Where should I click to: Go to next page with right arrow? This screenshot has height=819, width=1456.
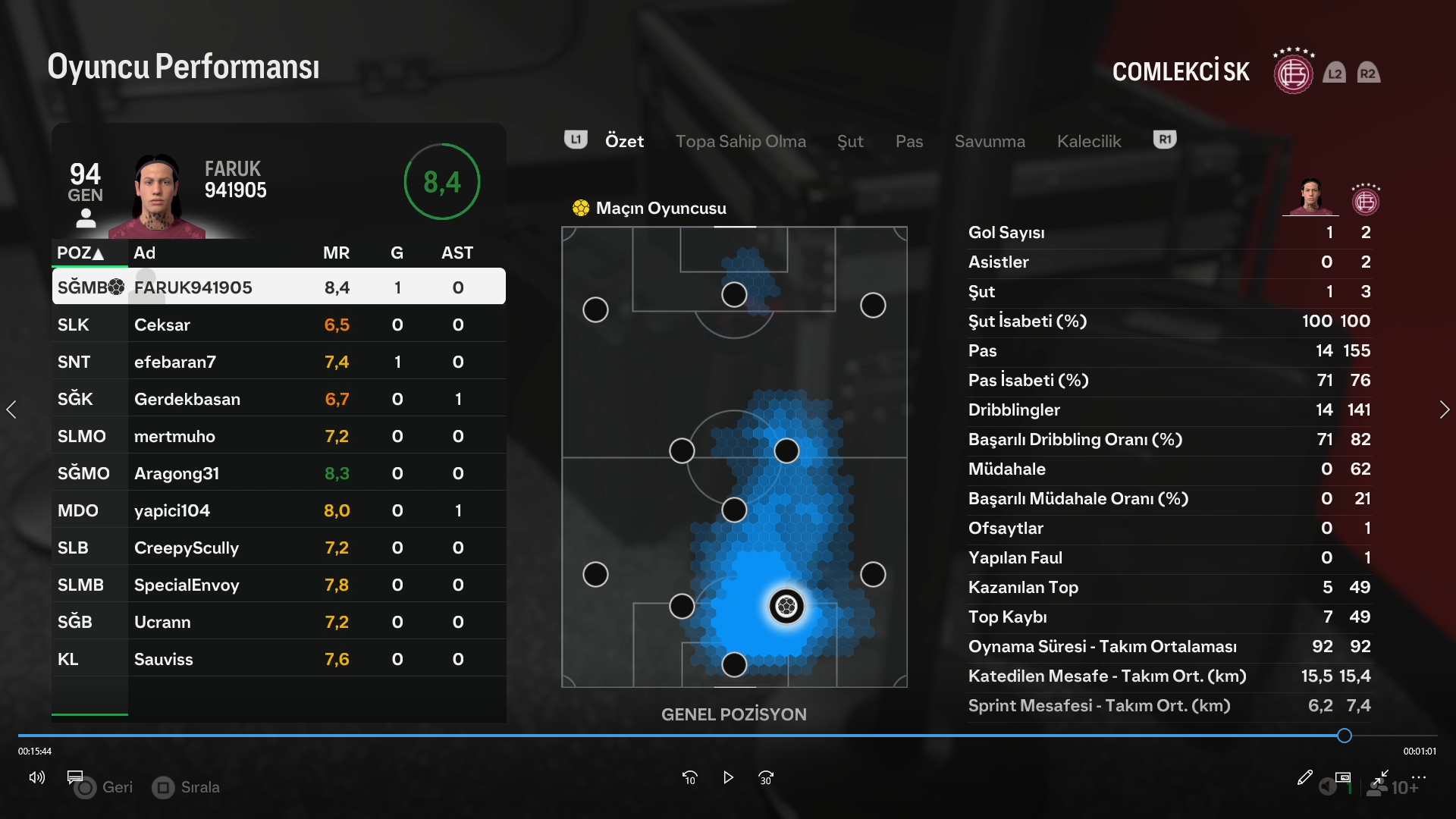click(1444, 409)
